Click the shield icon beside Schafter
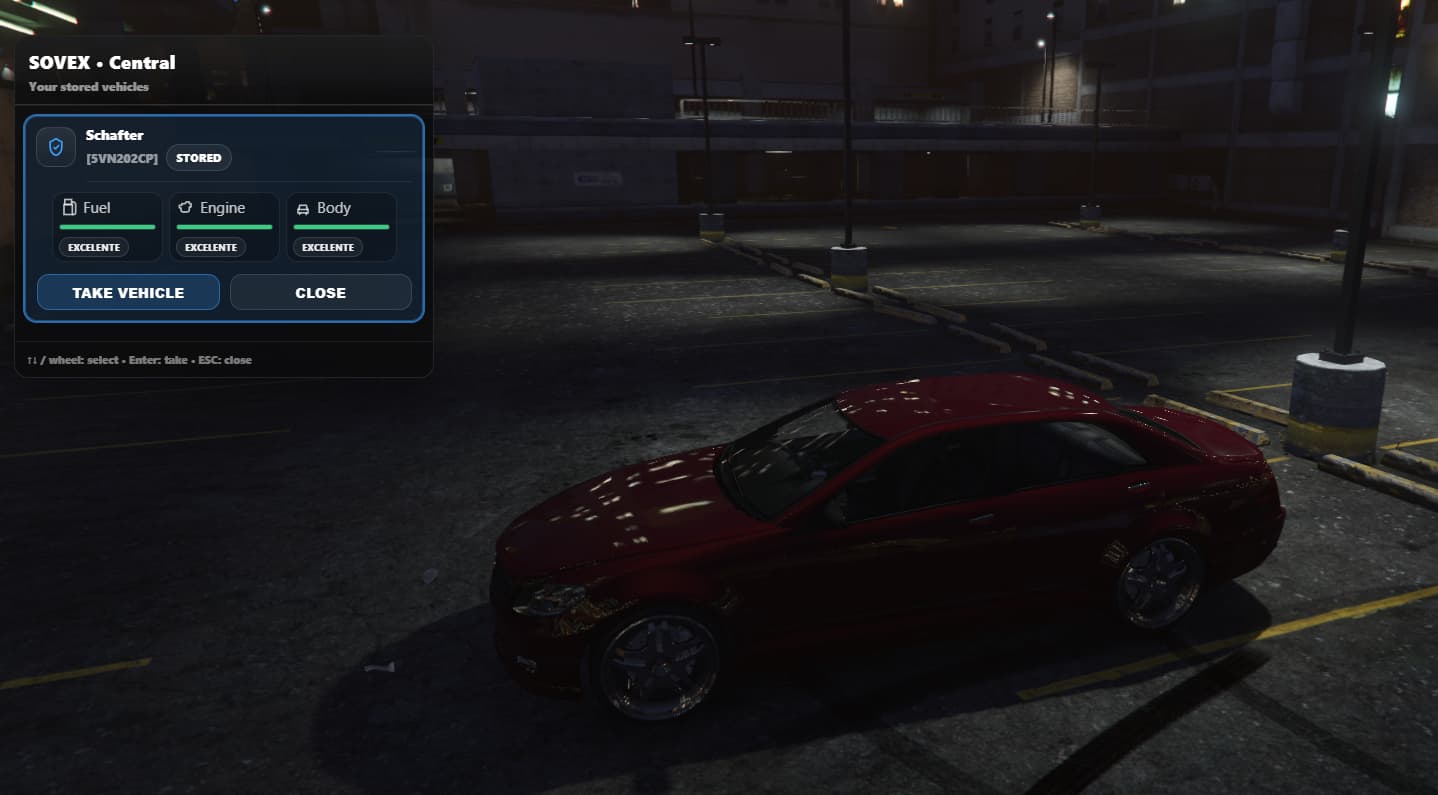Image resolution: width=1438 pixels, height=795 pixels. (56, 147)
